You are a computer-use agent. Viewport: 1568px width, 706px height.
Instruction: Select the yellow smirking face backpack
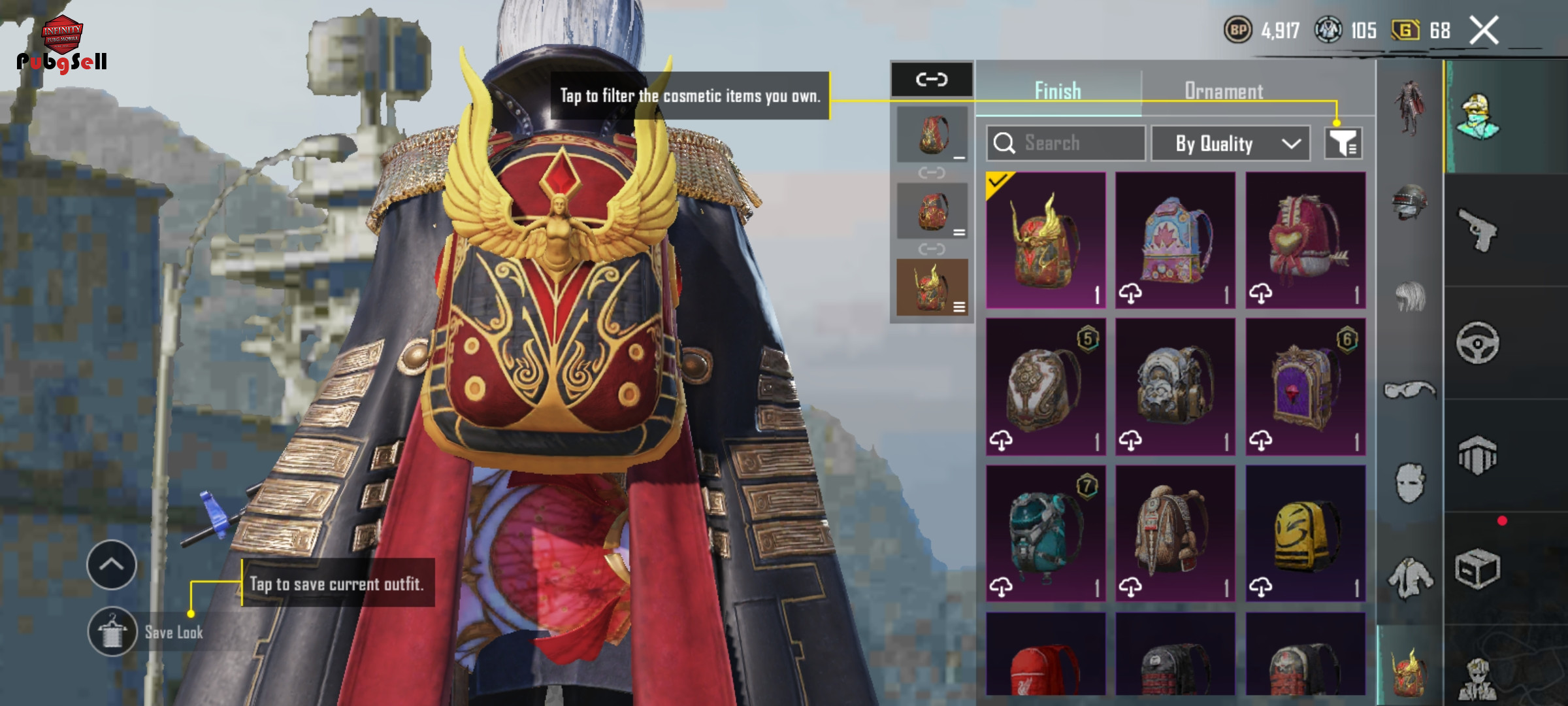click(1305, 533)
